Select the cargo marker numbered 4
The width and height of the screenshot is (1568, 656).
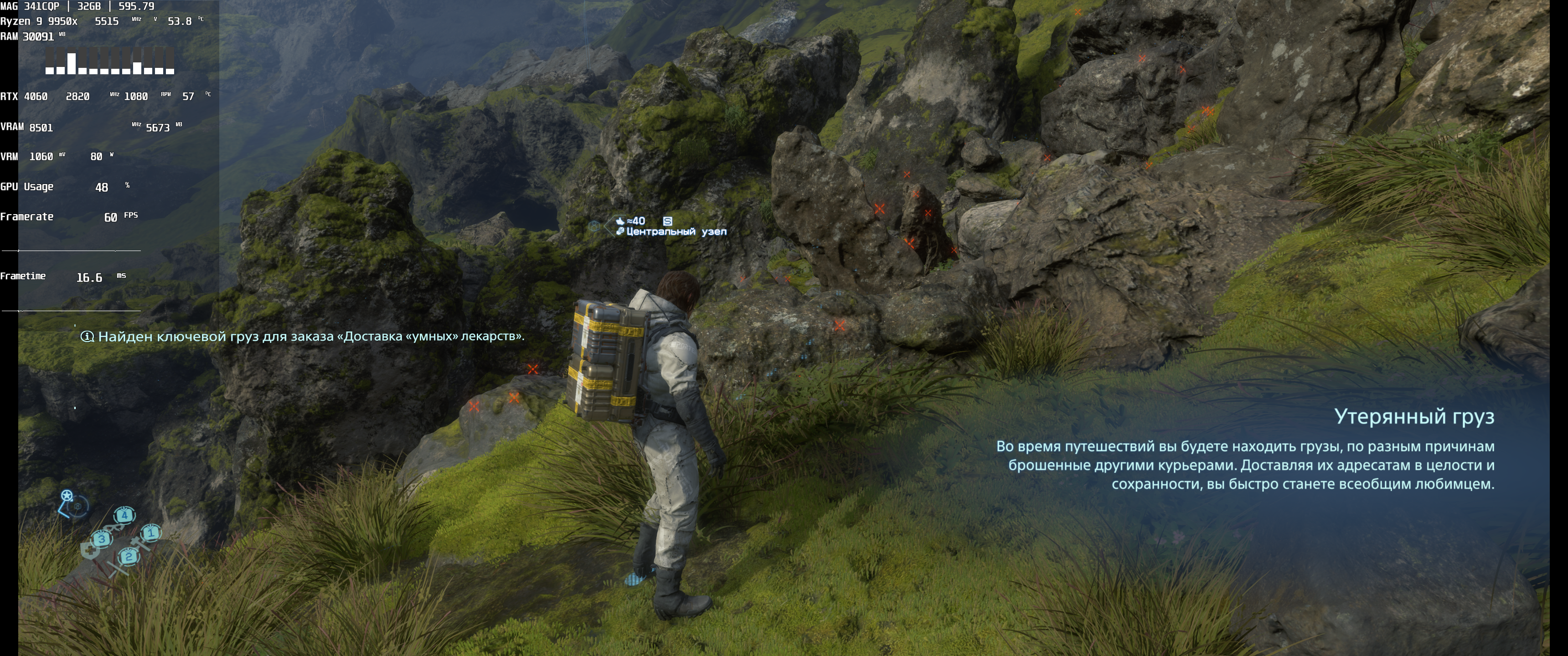pos(124,515)
